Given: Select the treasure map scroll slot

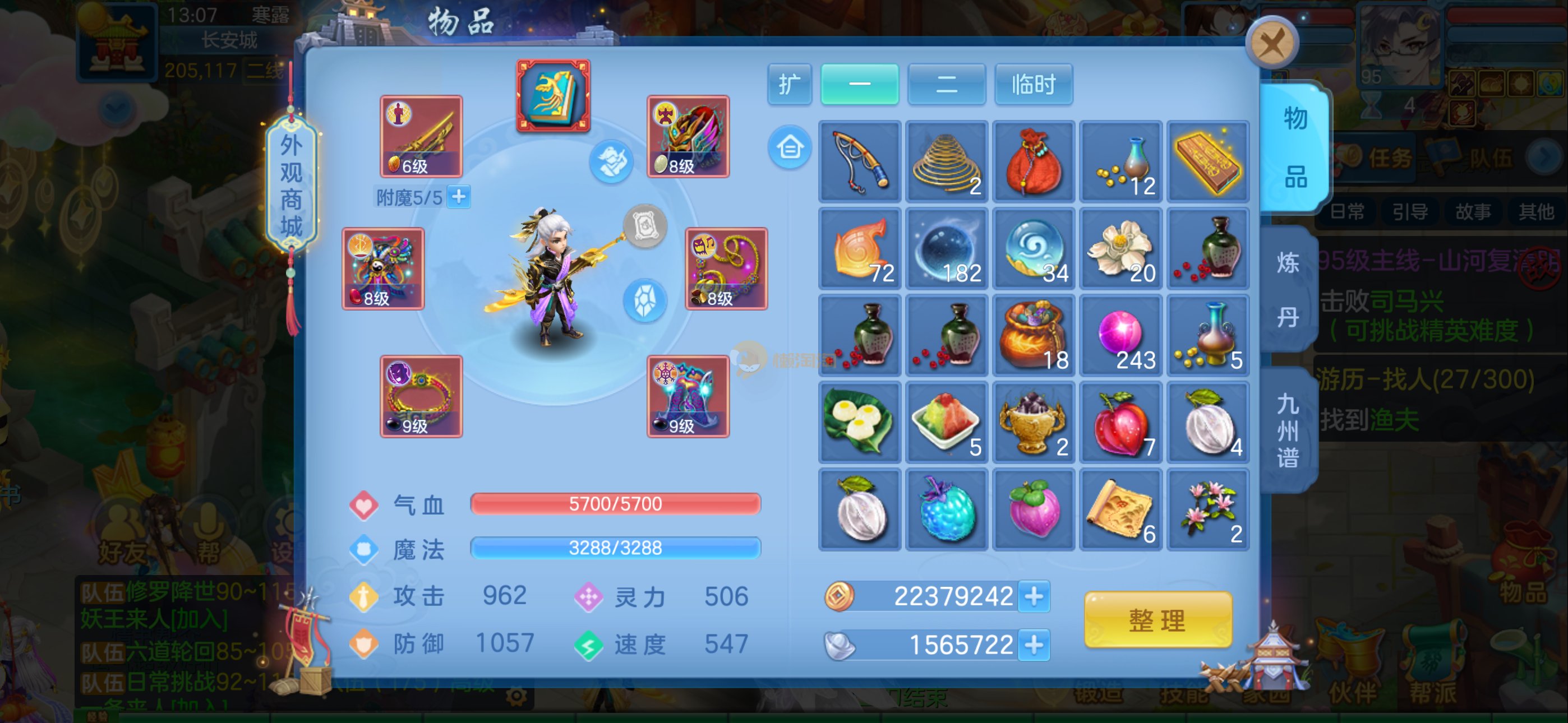Looking at the screenshot, I should coord(1120,509).
